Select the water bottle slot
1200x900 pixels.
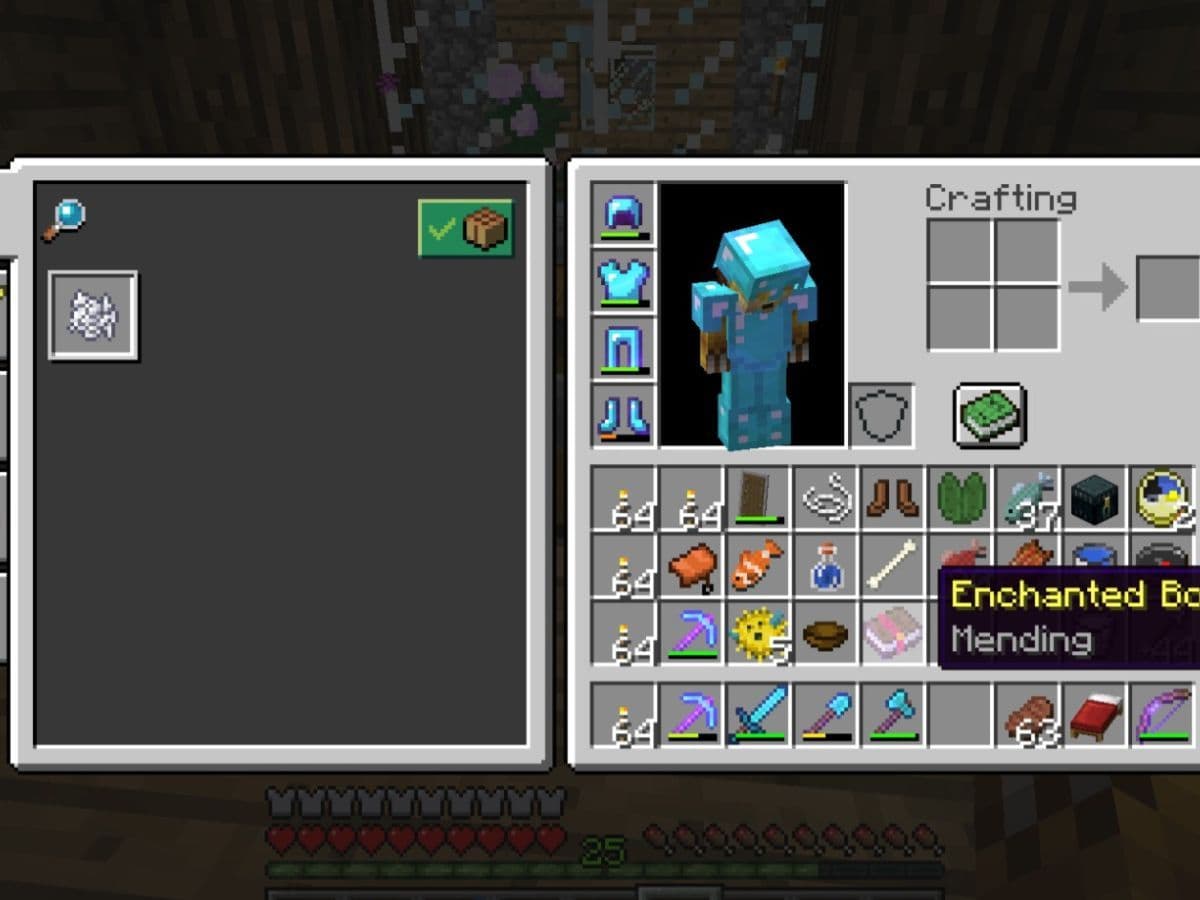pos(826,565)
